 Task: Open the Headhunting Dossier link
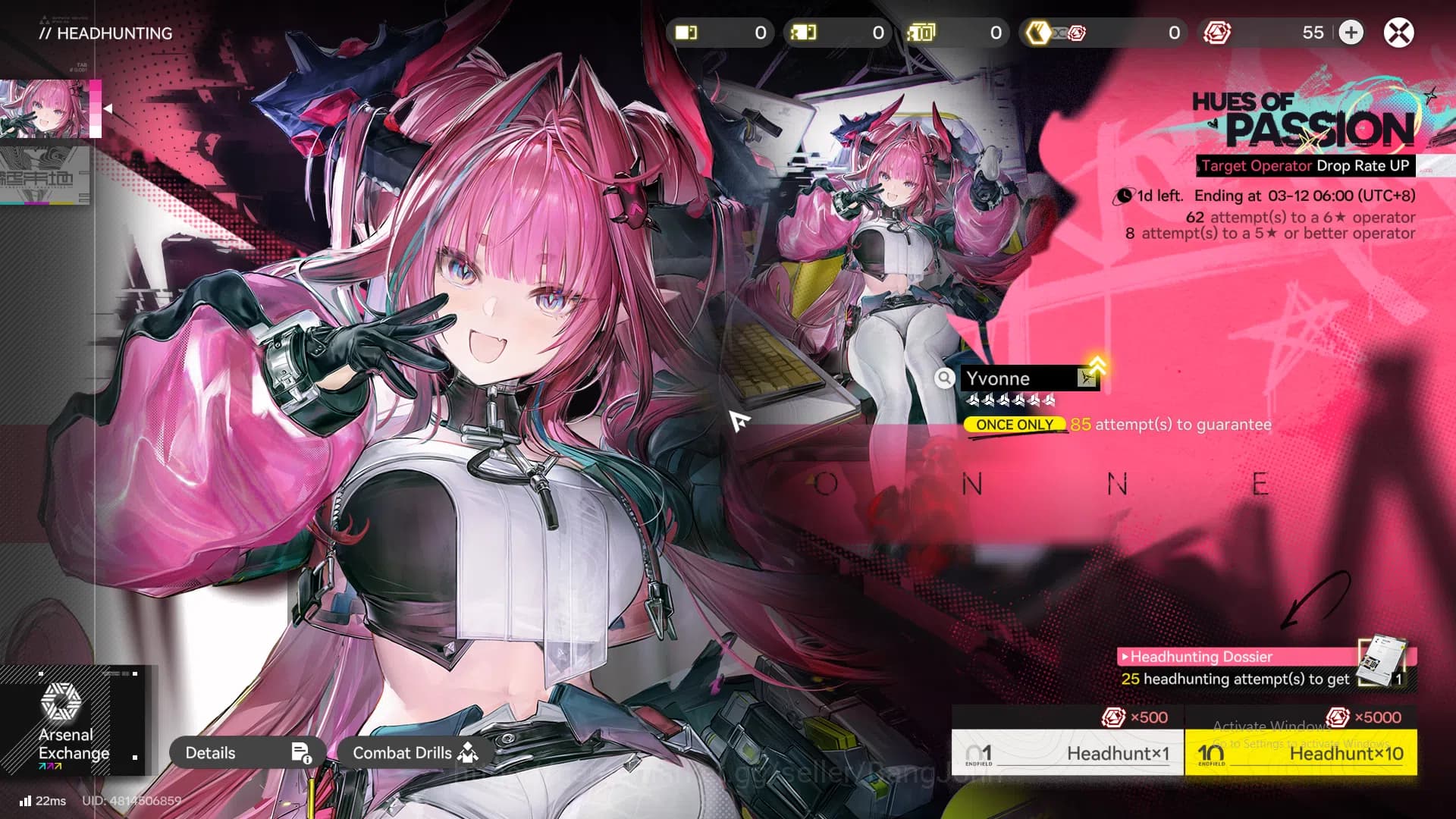tap(1198, 657)
